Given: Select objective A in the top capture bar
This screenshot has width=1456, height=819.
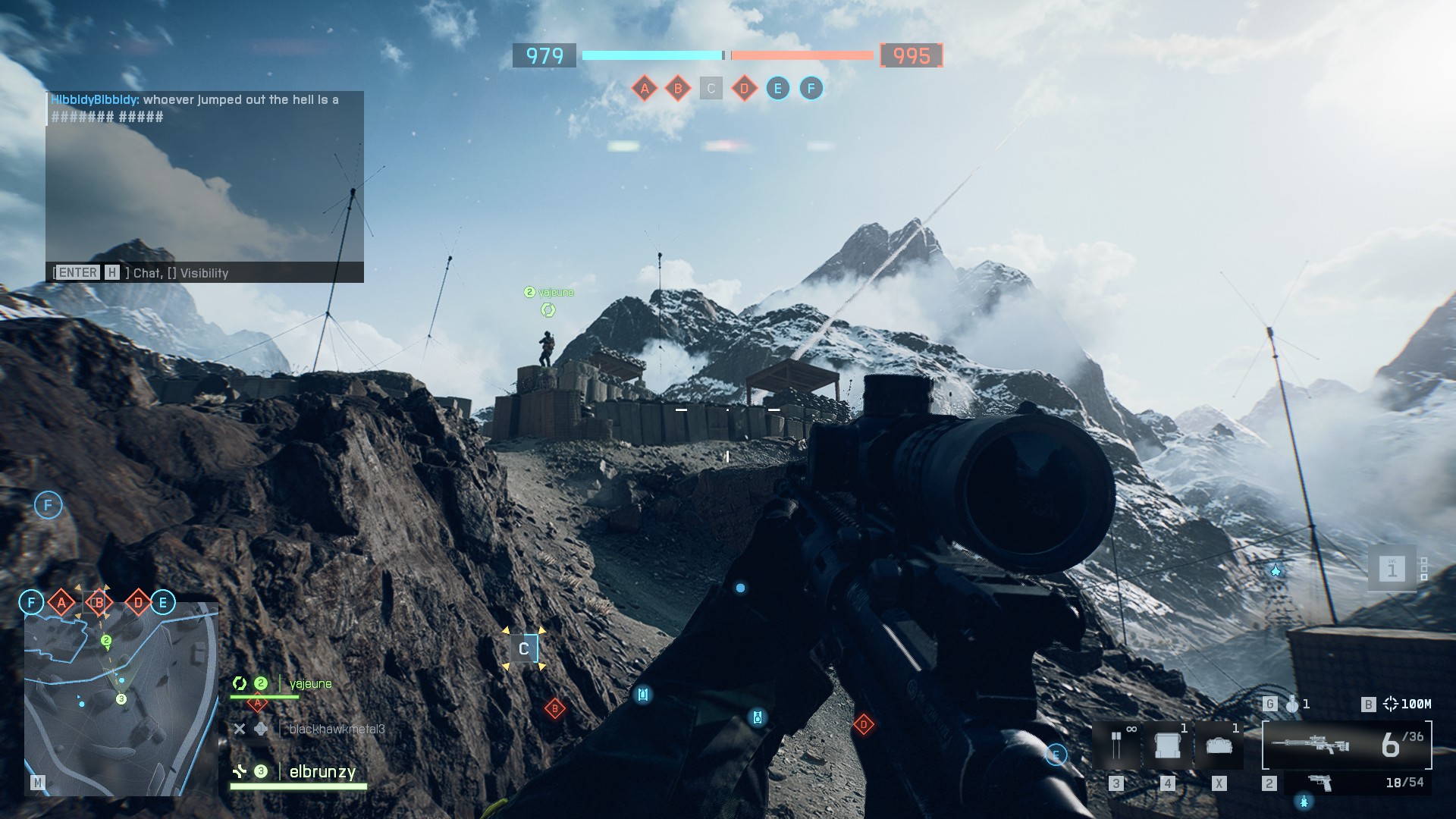Looking at the screenshot, I should tap(645, 89).
